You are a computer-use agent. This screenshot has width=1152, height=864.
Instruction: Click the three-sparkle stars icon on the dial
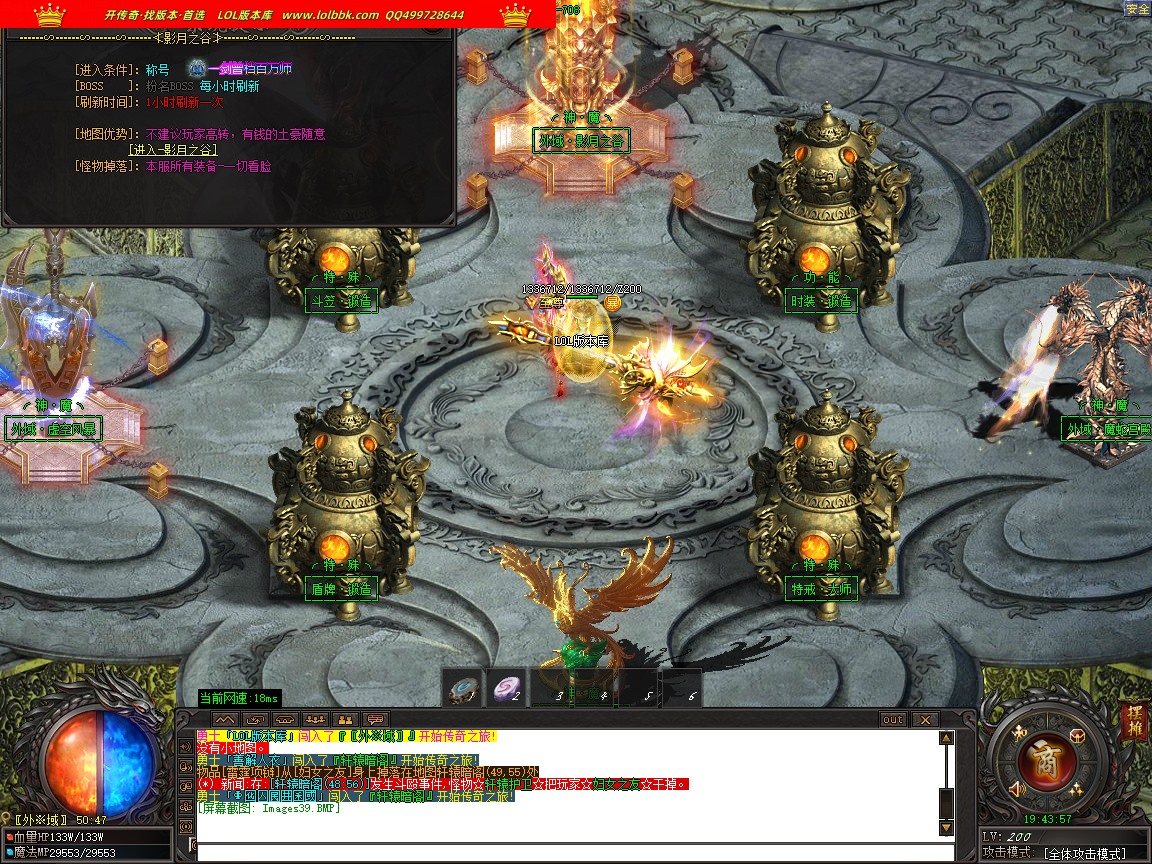click(x=1077, y=790)
